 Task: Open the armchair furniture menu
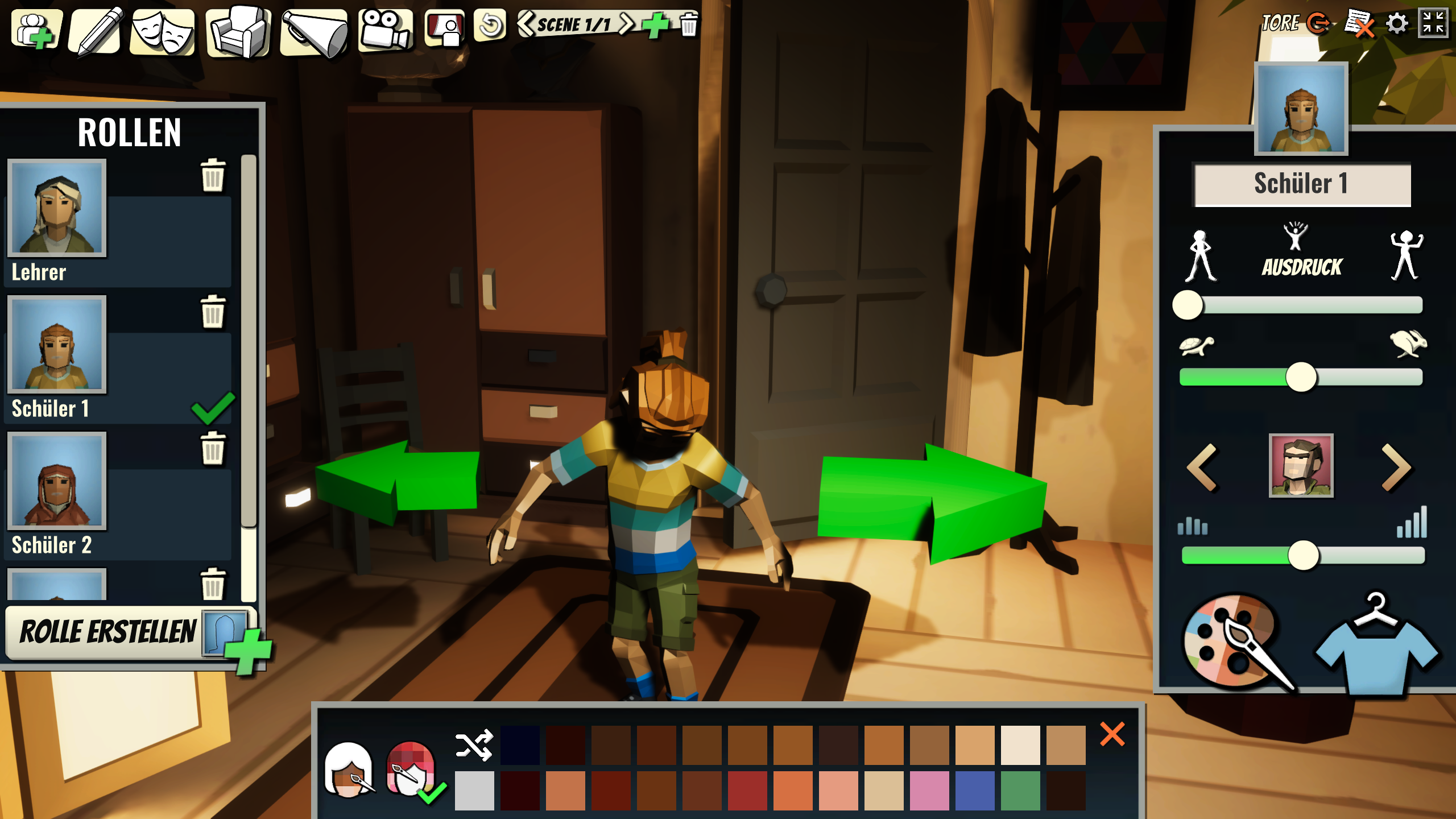tap(239, 31)
